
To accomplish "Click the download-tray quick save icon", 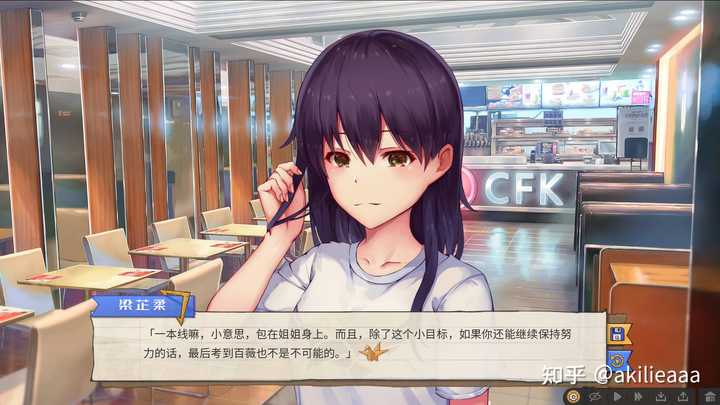I will (662, 395).
